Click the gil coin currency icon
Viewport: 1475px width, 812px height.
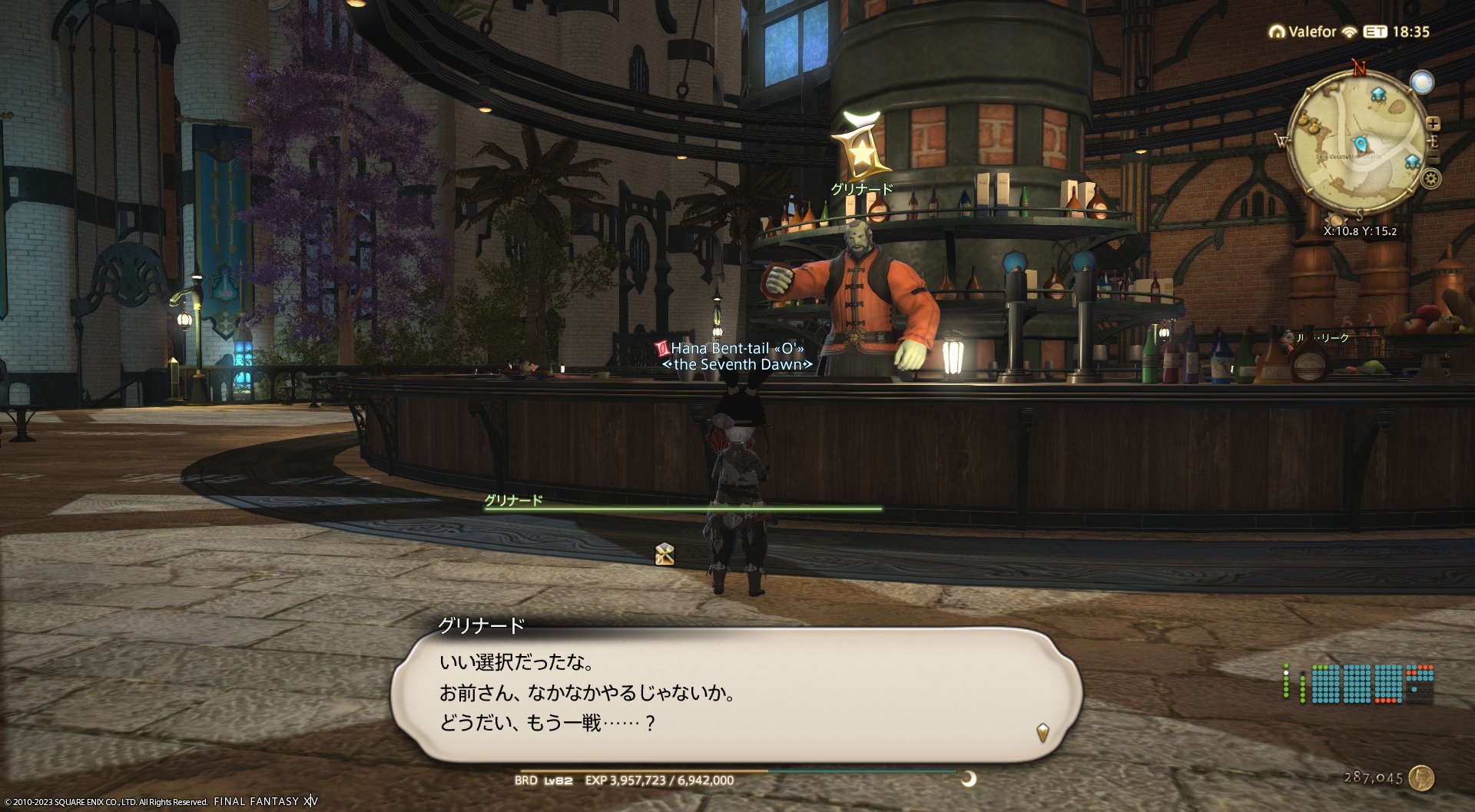tap(1422, 777)
